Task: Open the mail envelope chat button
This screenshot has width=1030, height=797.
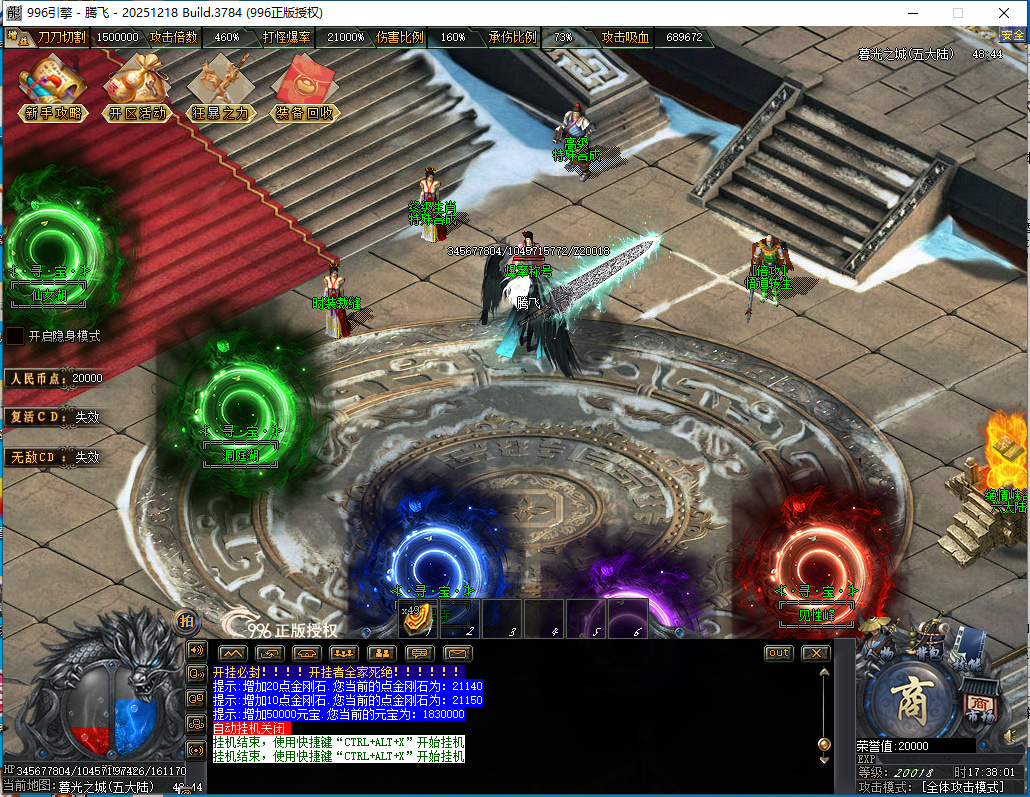Action: click(x=457, y=653)
